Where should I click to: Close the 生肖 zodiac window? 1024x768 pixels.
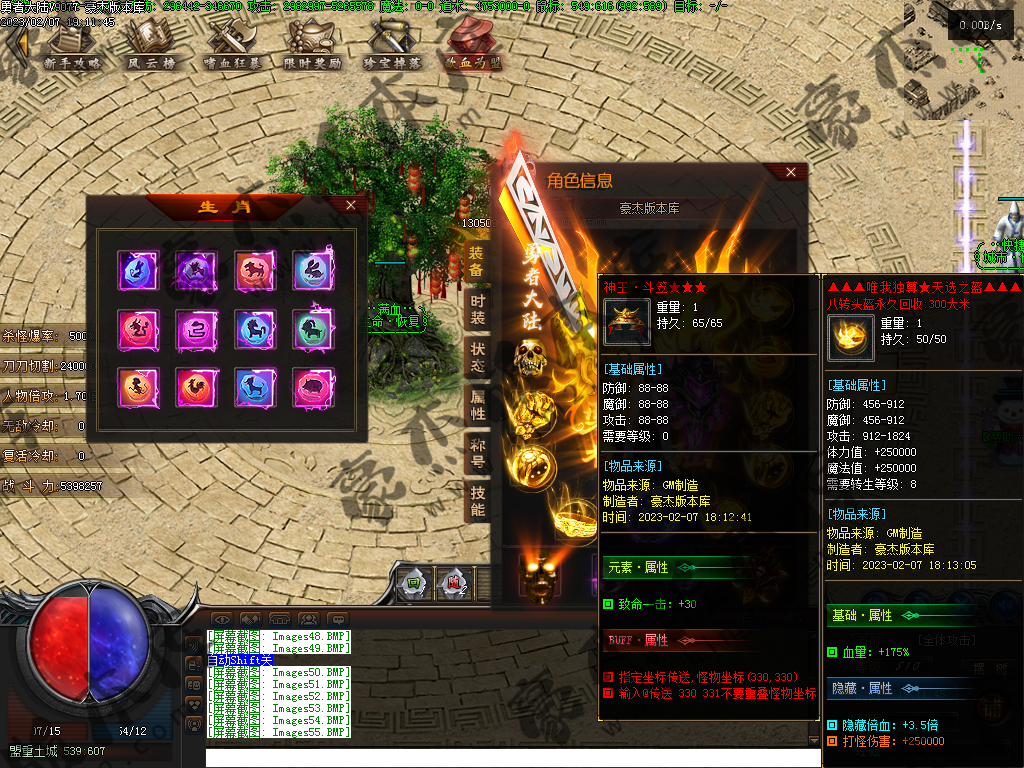(x=350, y=205)
